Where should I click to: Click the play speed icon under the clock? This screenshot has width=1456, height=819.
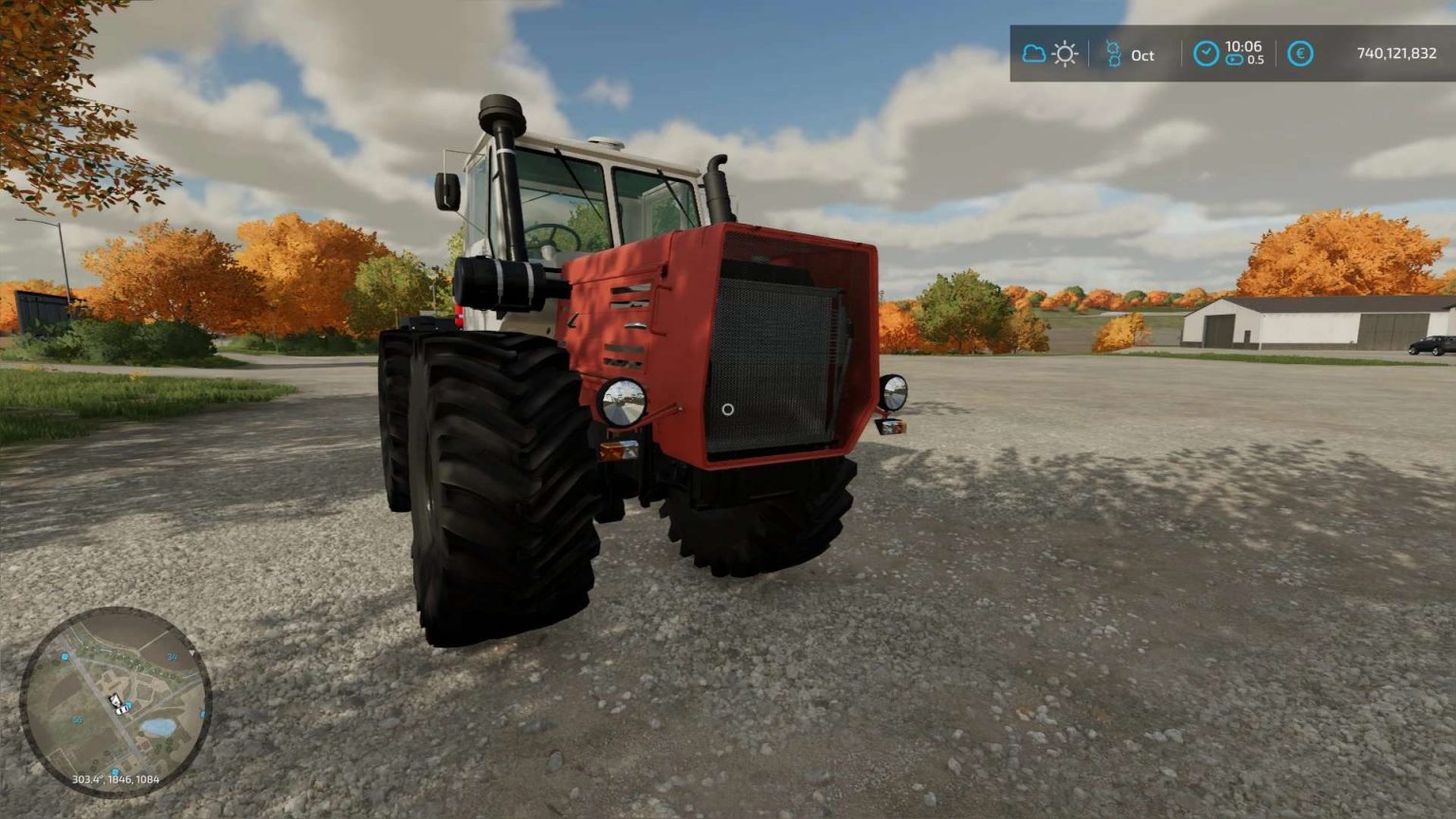tap(1236, 60)
